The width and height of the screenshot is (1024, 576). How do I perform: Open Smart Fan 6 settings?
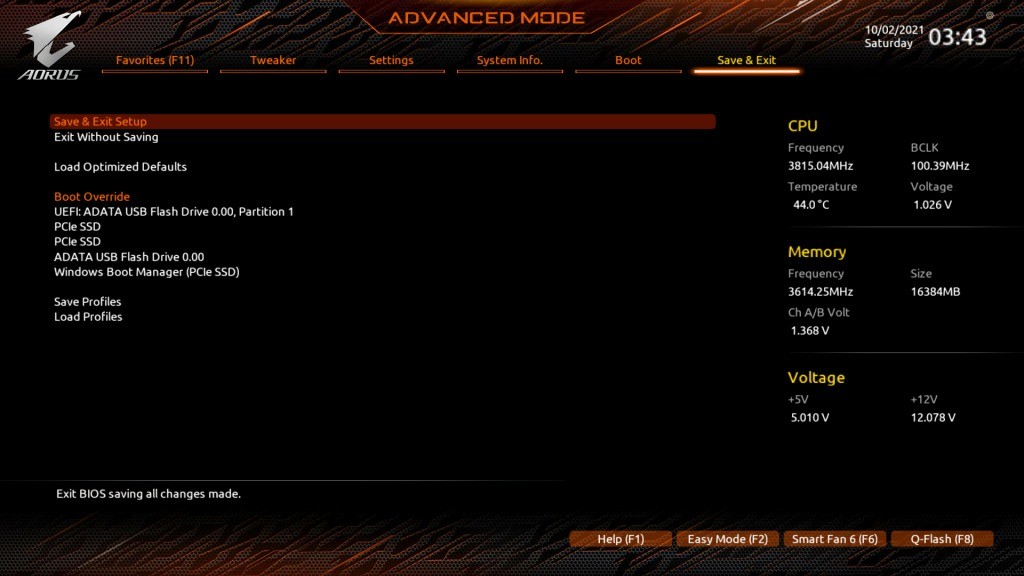coord(834,539)
